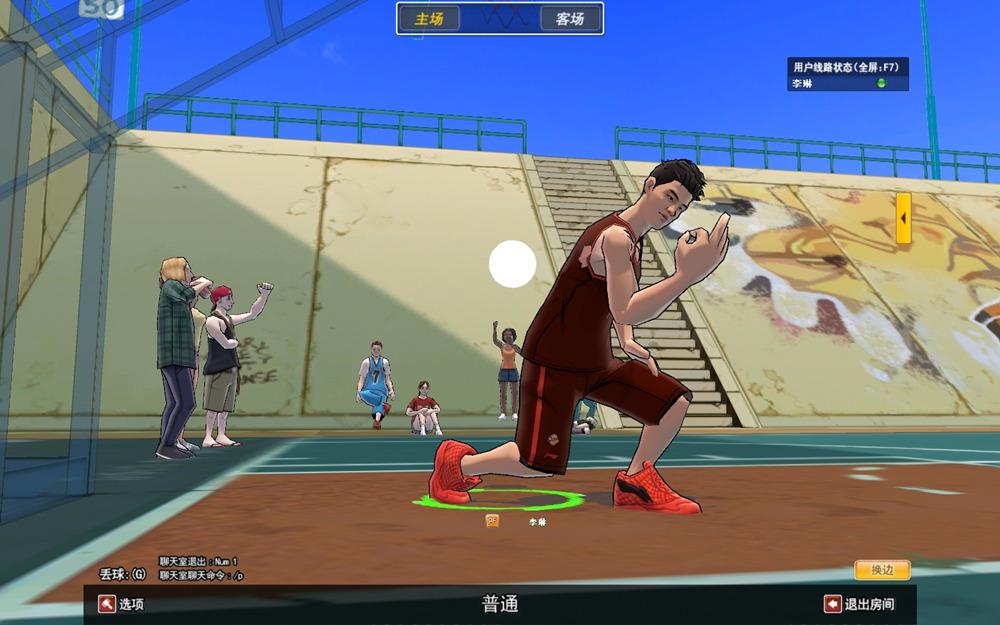Click the 退出房间 exit room button
This screenshot has width=1000, height=625.
(x=858, y=604)
